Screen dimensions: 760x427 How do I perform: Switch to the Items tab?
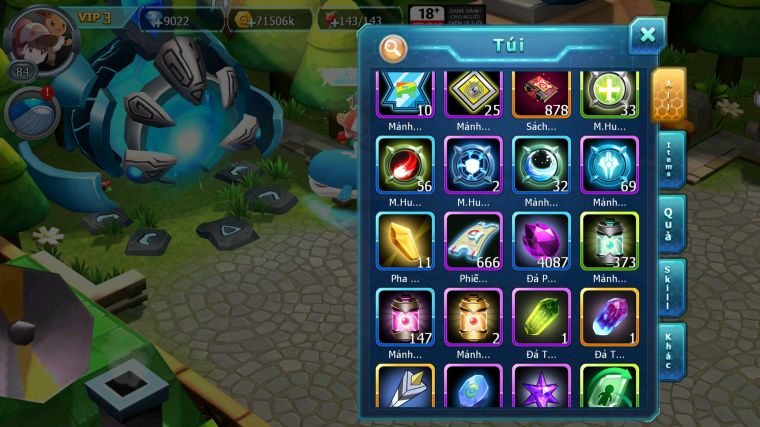click(x=670, y=160)
